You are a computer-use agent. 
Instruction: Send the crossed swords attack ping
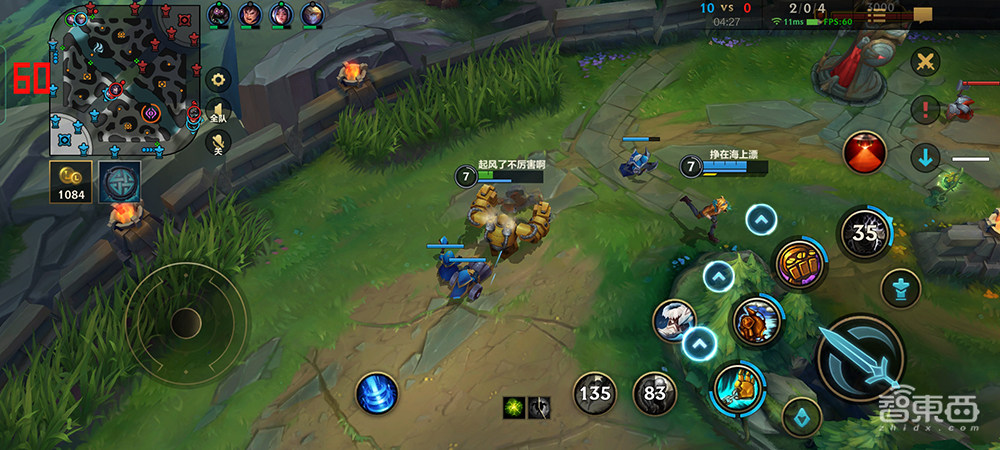[926, 62]
